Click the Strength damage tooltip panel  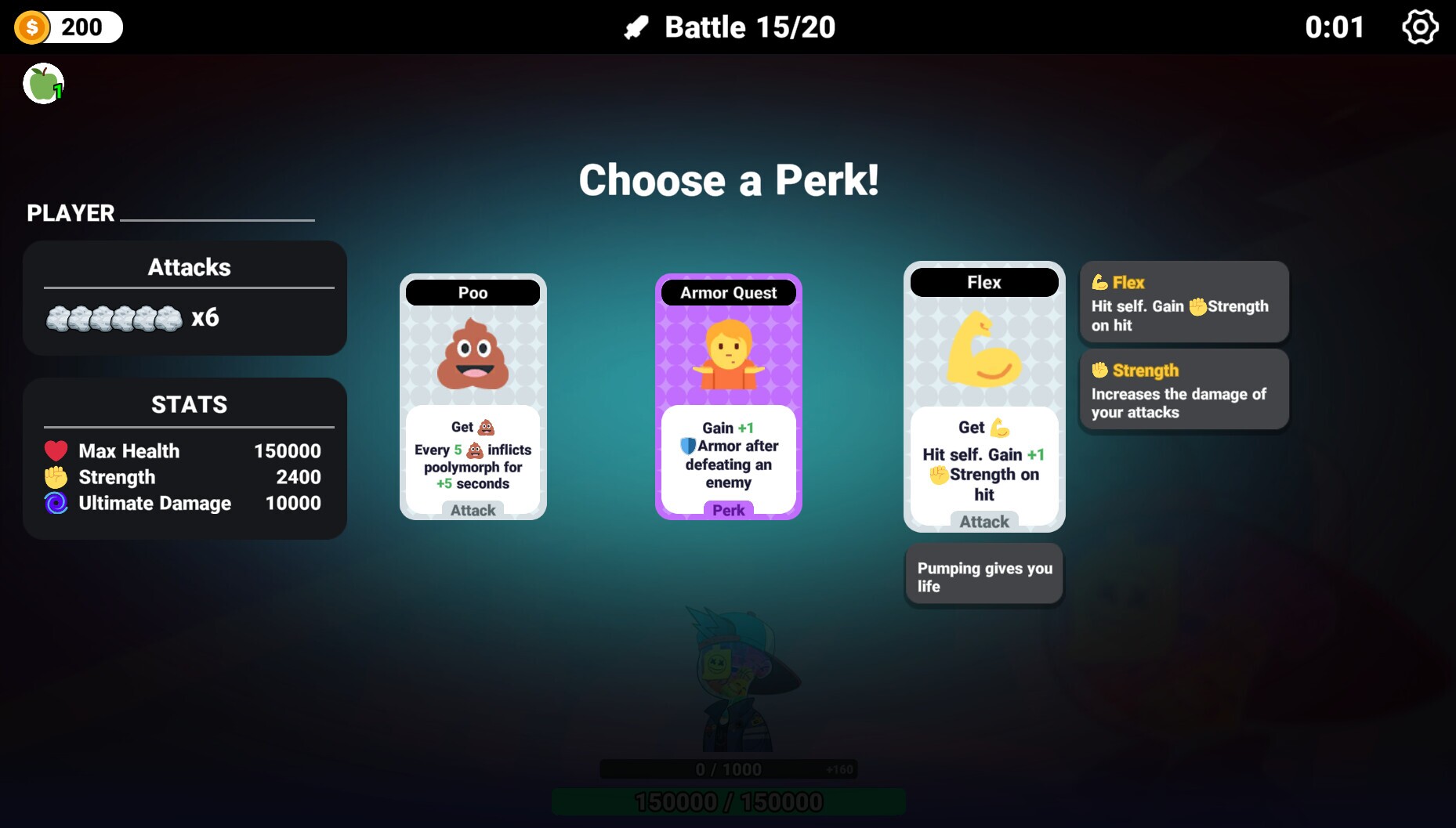pos(1183,389)
